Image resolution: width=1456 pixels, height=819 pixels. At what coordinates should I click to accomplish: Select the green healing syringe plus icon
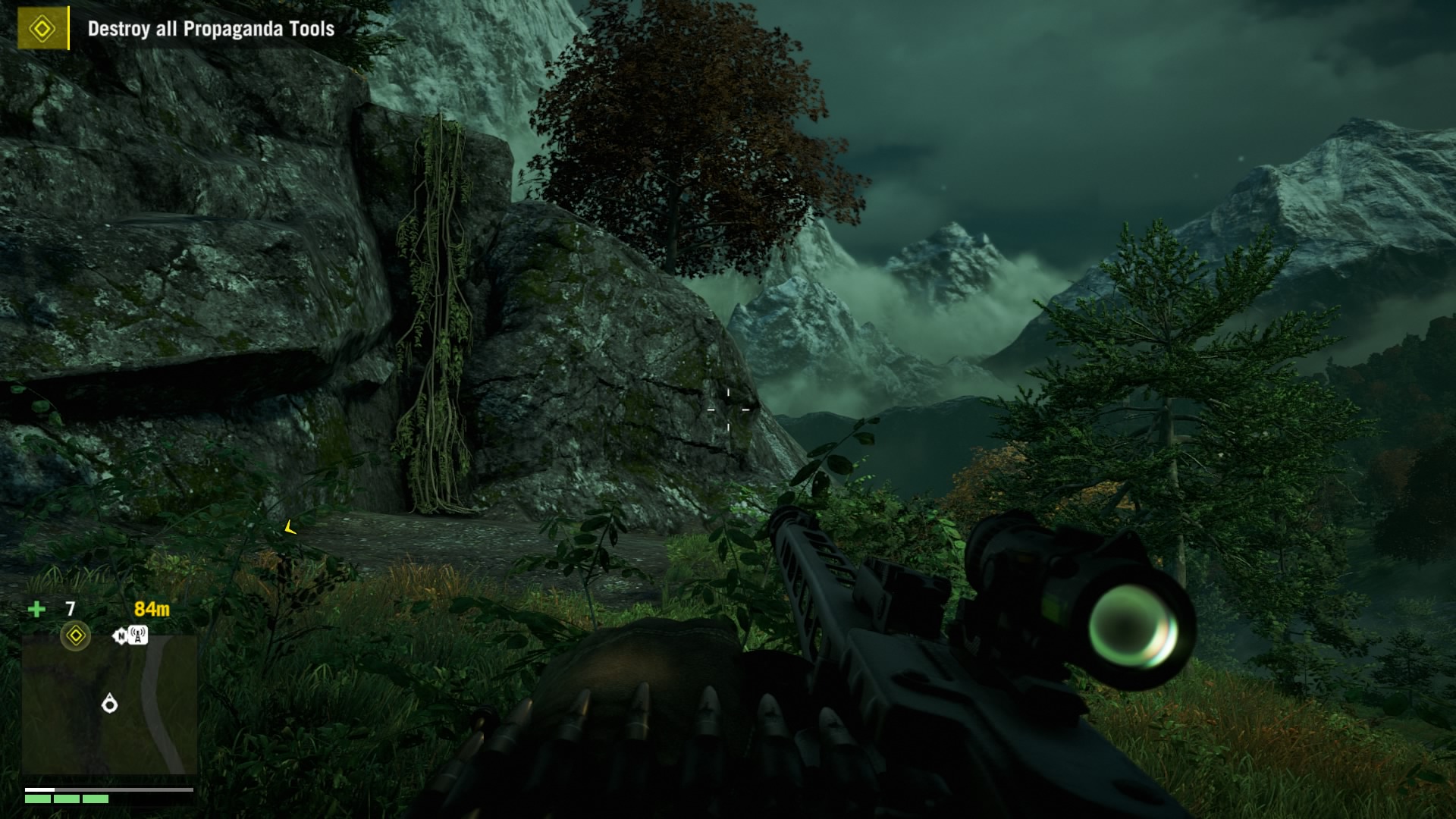(36, 609)
